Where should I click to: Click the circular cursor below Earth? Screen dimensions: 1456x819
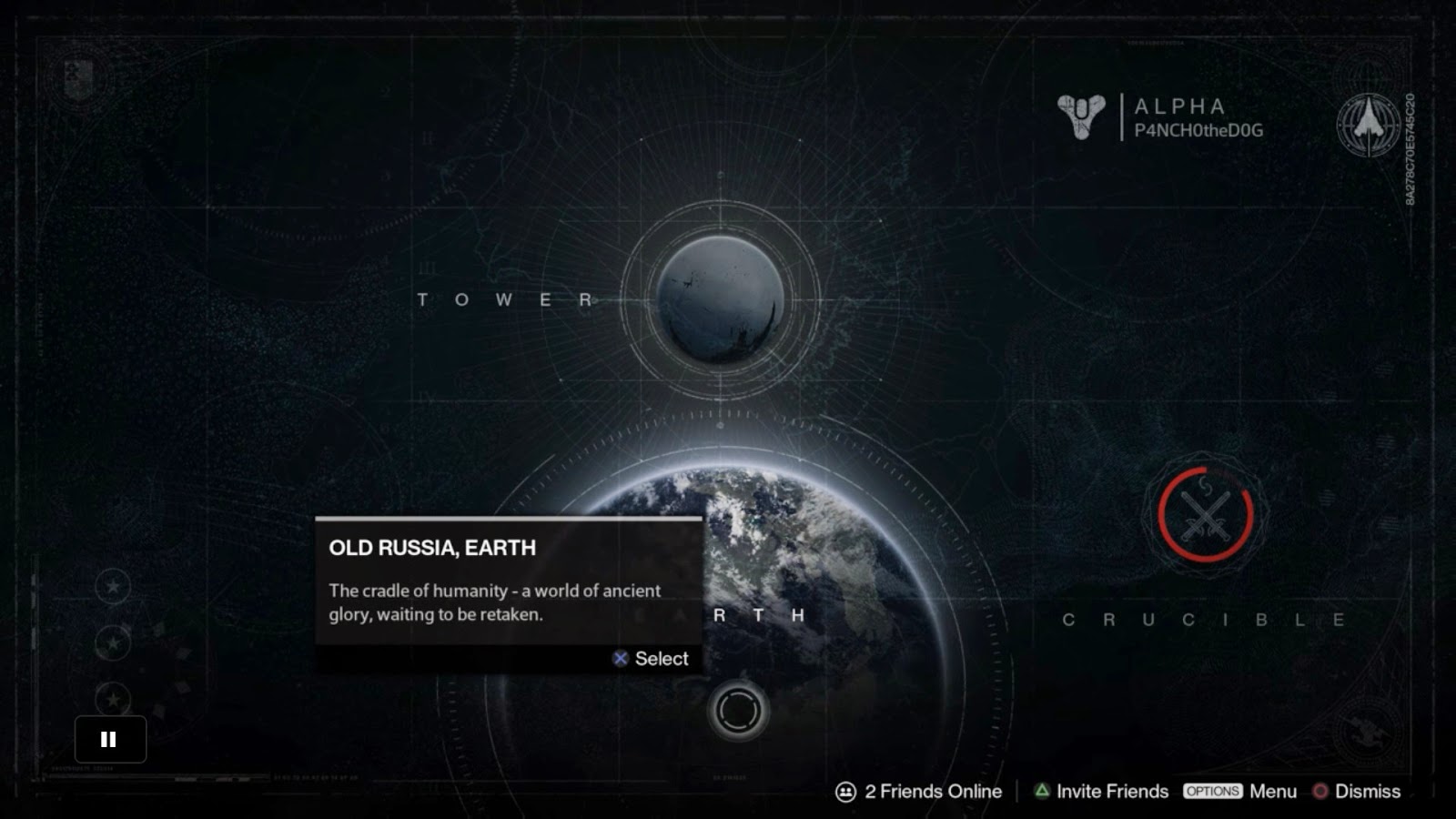coord(738,711)
